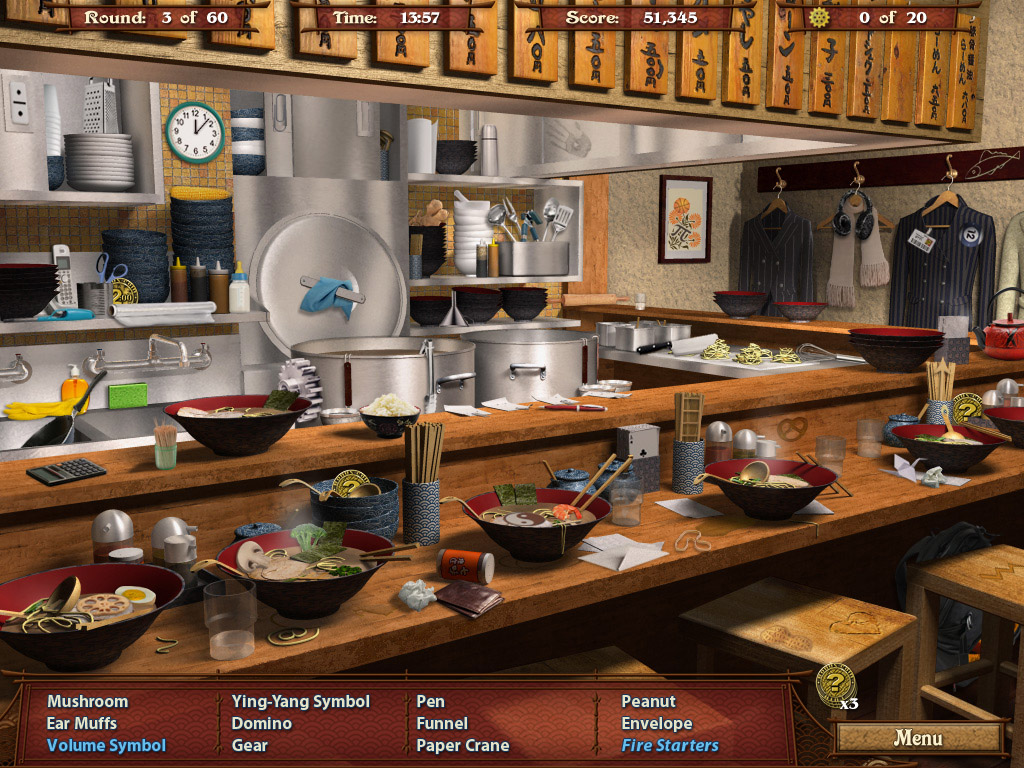Select Gear from the find list
This screenshot has height=768, width=1024.
coord(250,745)
